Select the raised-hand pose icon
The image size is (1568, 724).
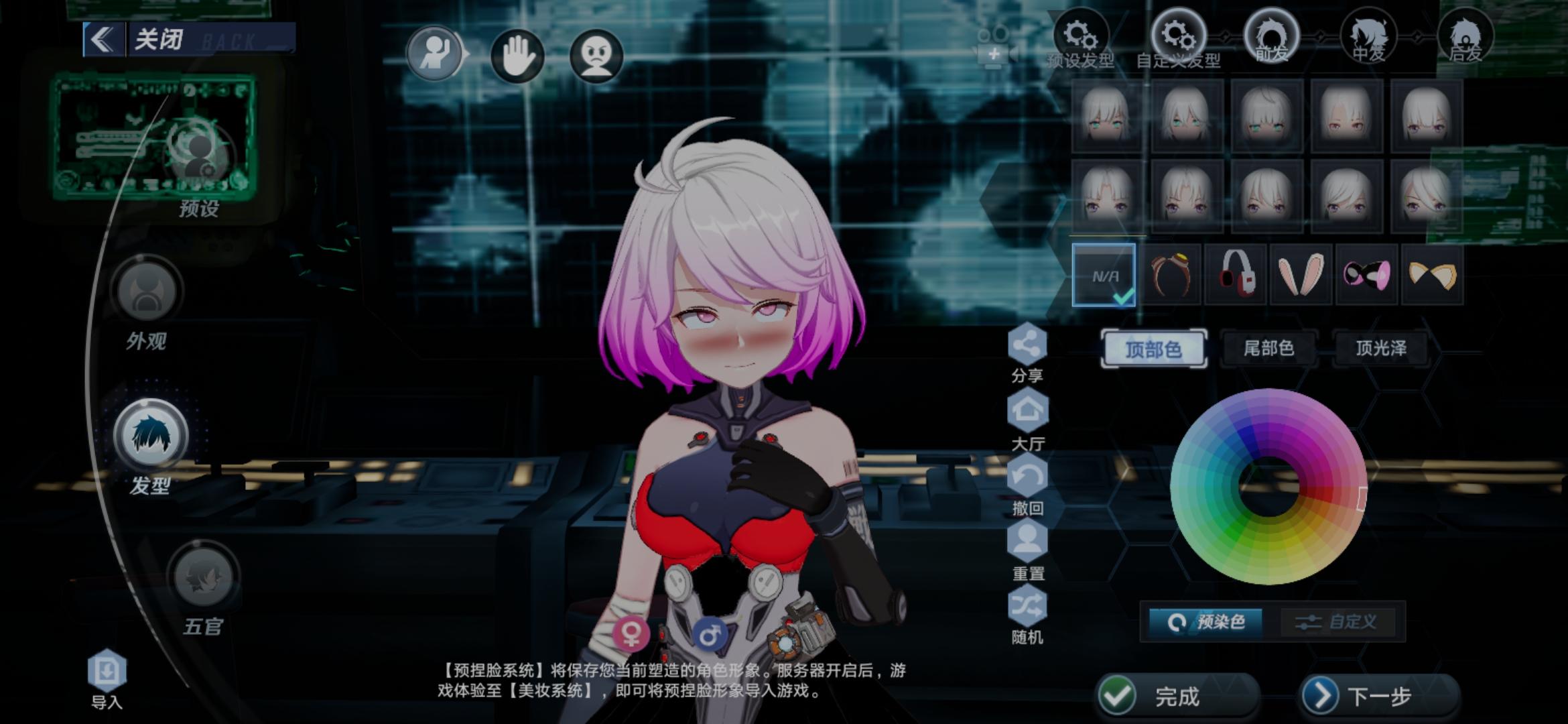point(436,54)
